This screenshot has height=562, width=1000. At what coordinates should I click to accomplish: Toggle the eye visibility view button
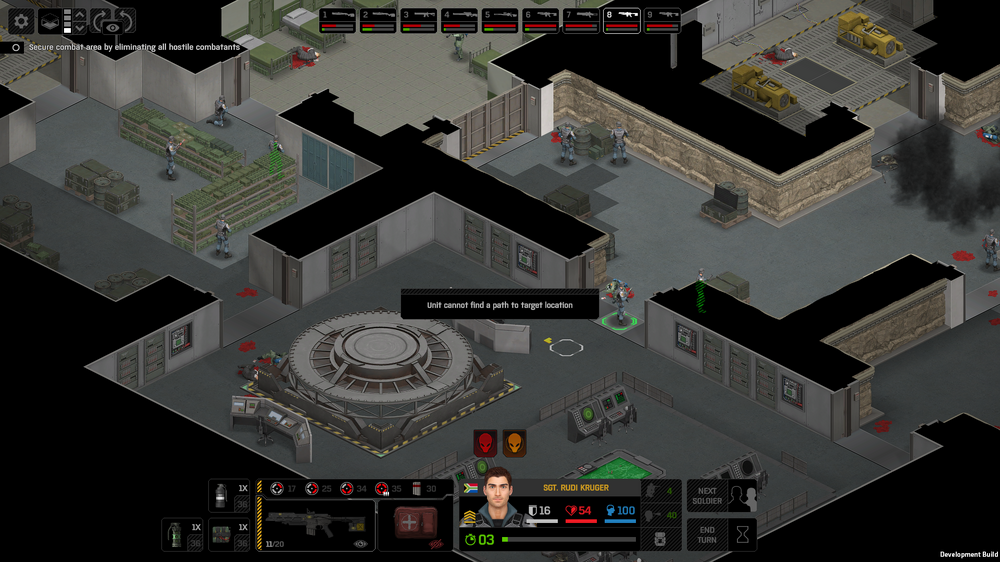[x=111, y=27]
